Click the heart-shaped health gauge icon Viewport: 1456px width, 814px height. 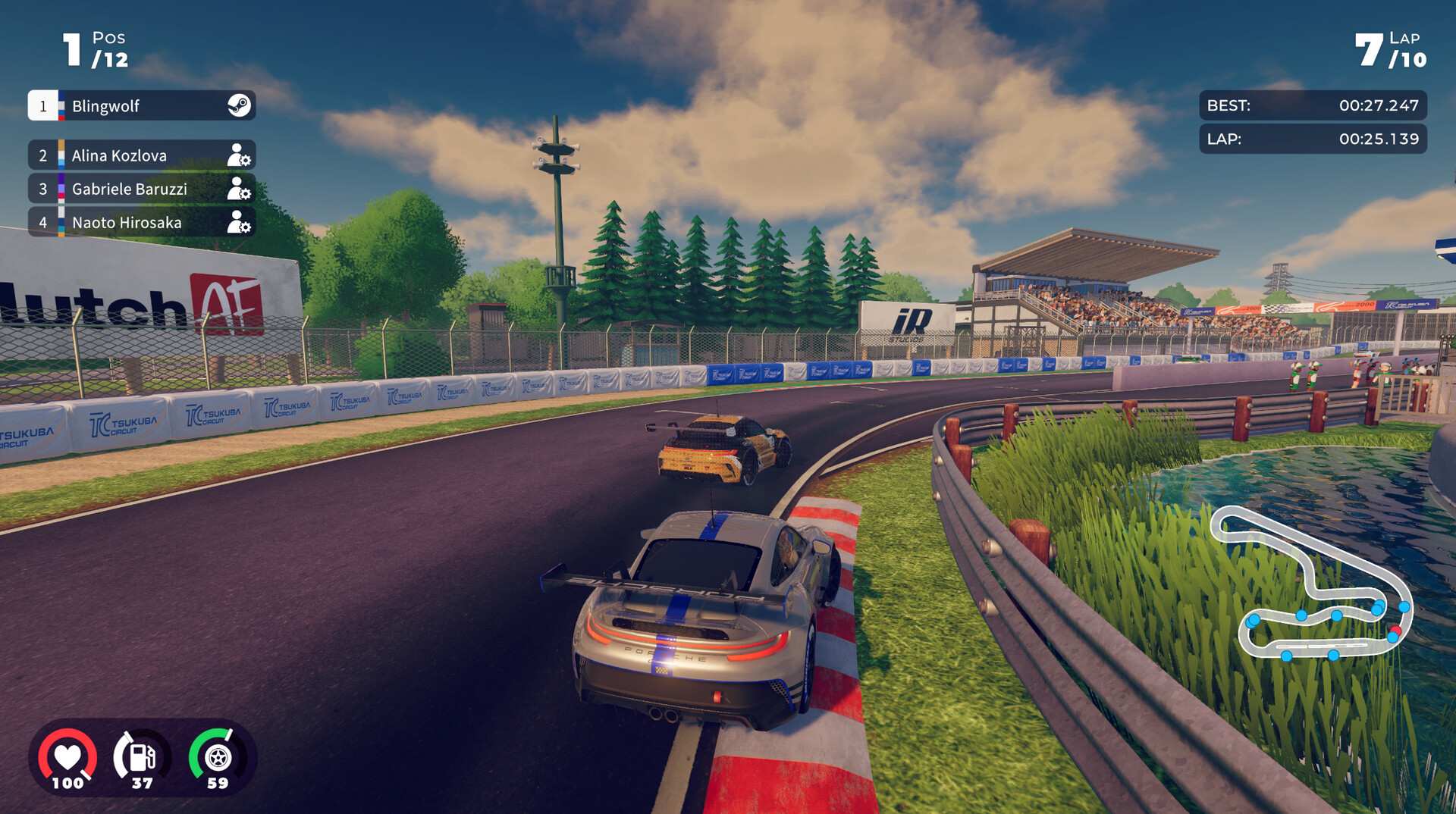tap(67, 755)
